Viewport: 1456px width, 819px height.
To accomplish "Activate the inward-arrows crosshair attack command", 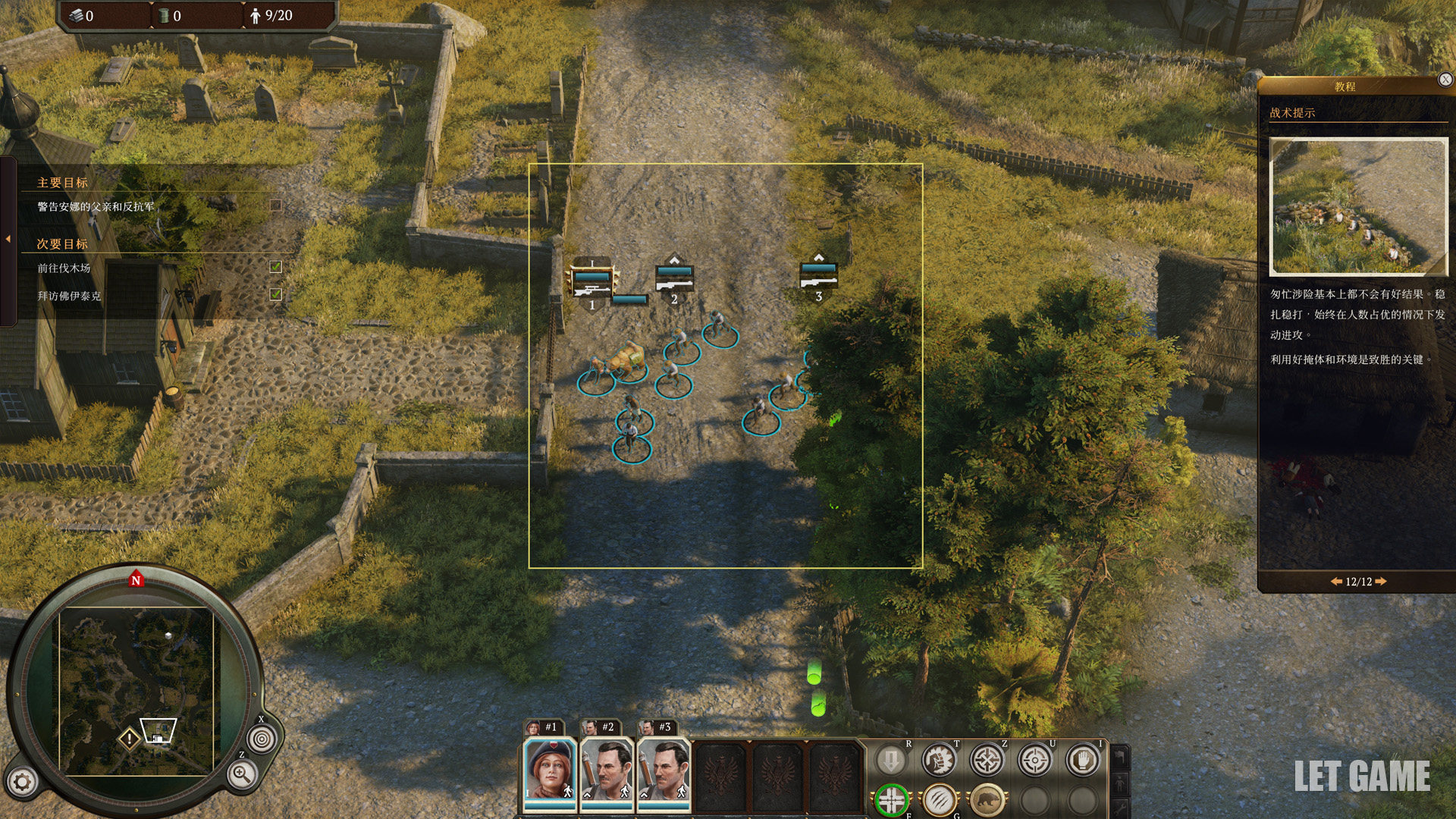I will (x=987, y=760).
